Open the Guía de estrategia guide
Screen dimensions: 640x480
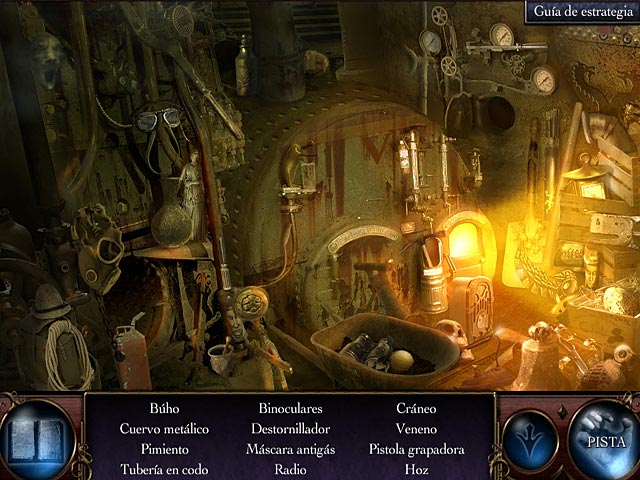[580, 12]
